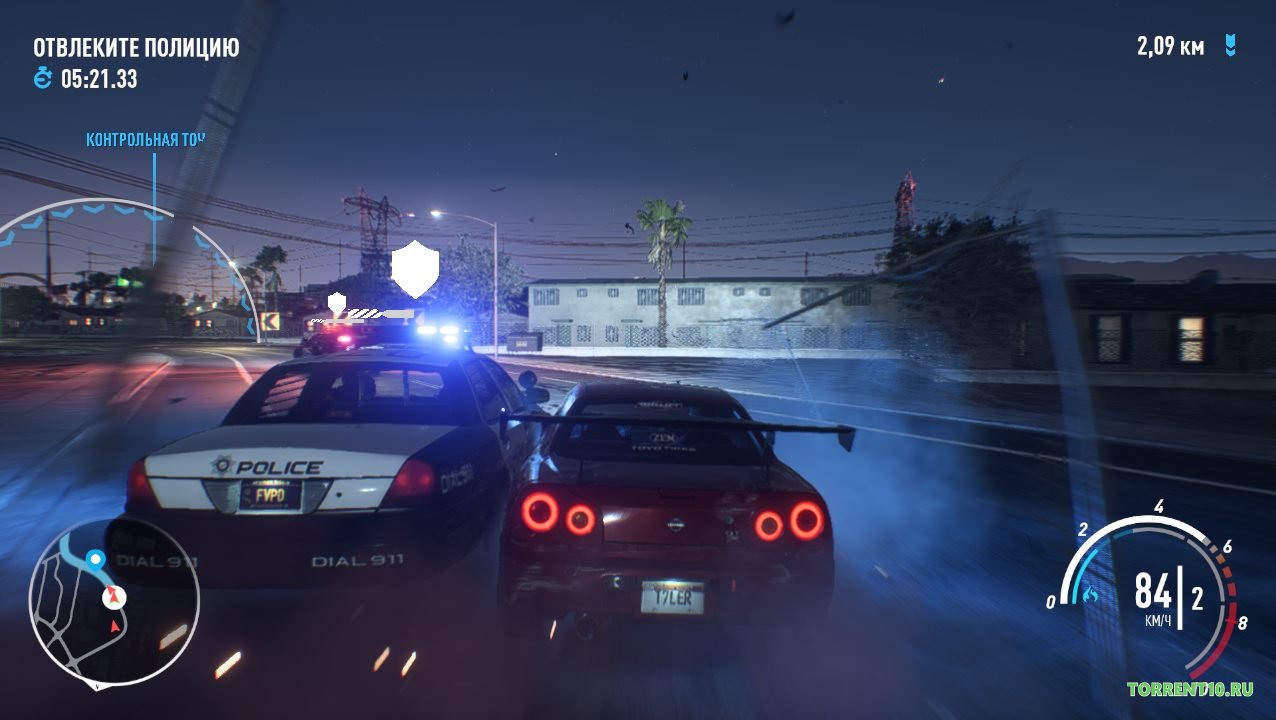
Task: Select the large white police shield marker
Action: pos(414,268)
